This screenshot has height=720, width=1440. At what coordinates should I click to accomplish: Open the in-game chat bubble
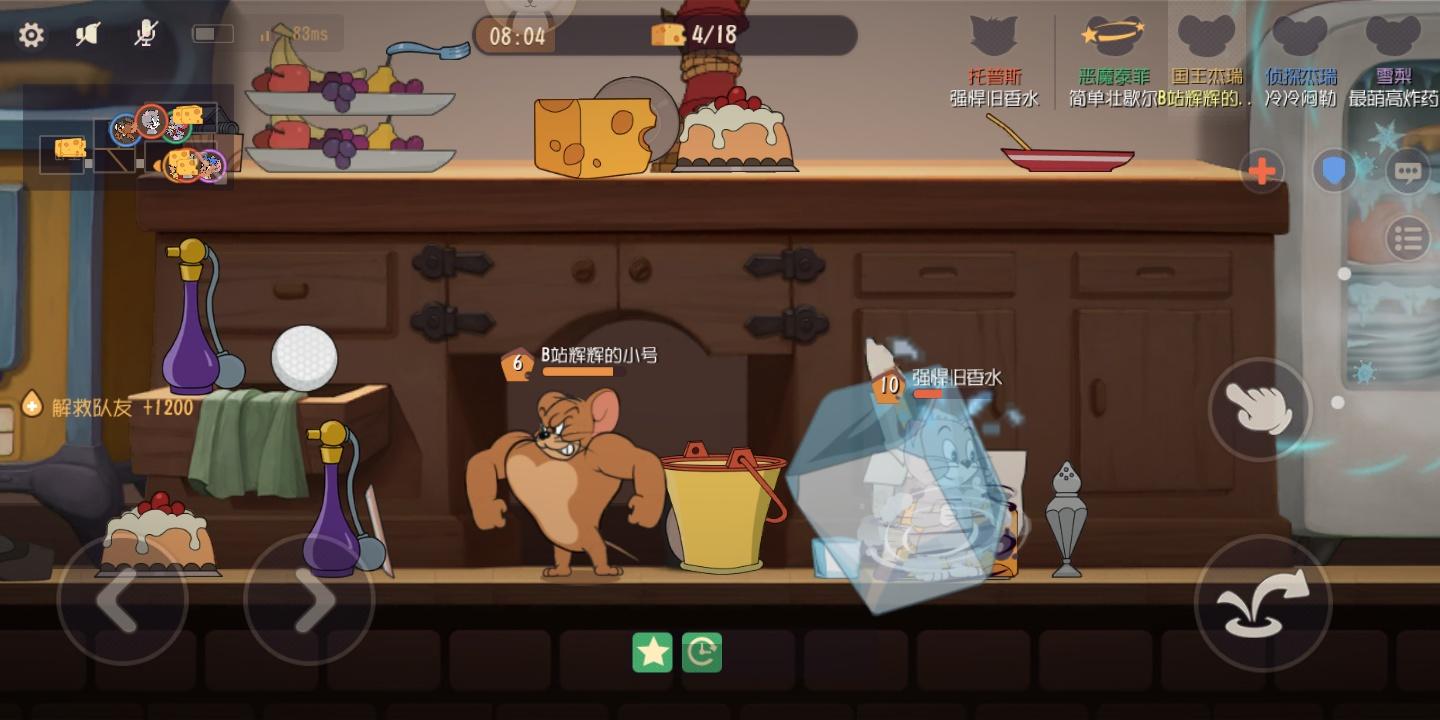(x=1408, y=172)
